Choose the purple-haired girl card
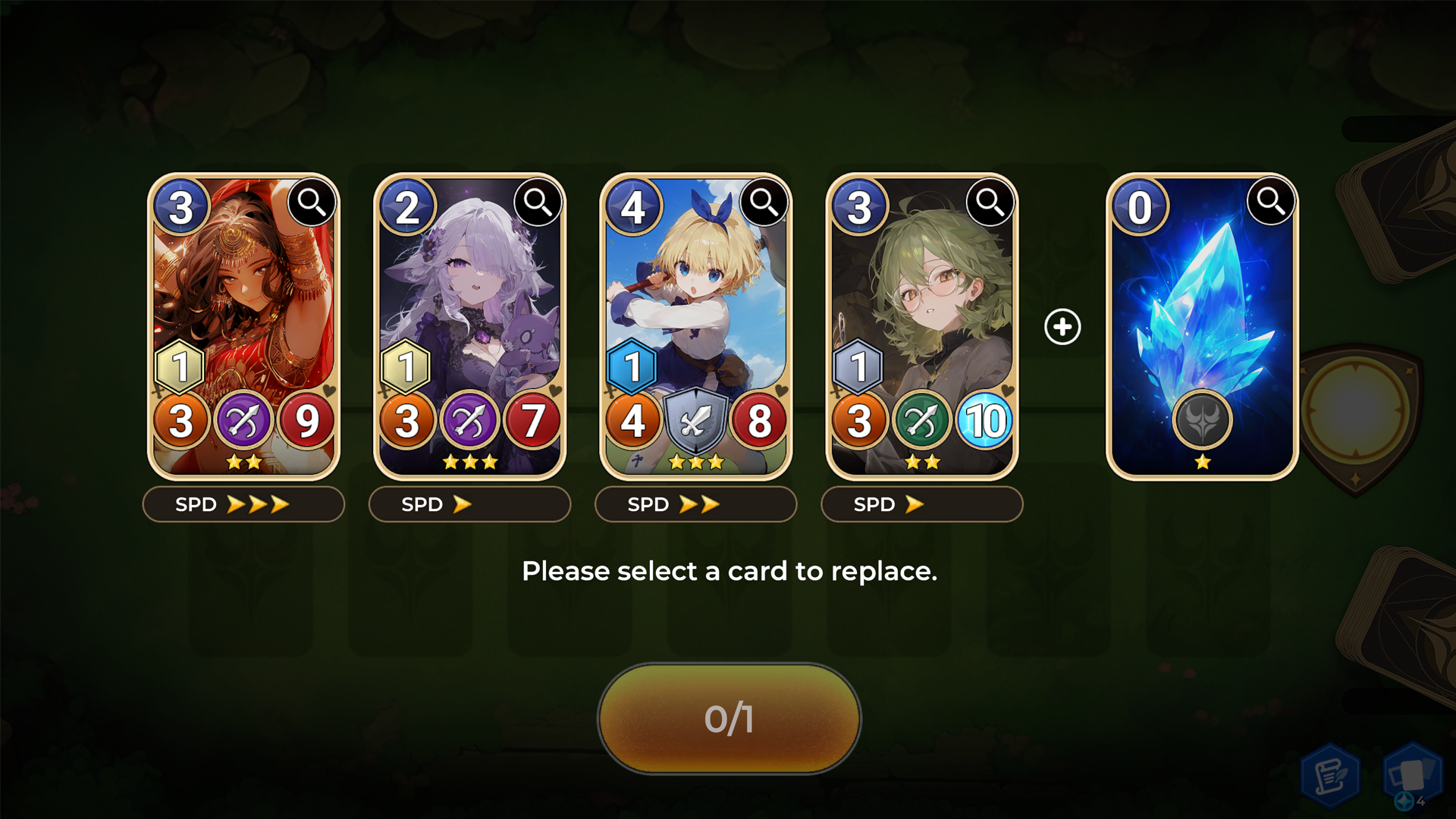1456x819 pixels. (469, 303)
